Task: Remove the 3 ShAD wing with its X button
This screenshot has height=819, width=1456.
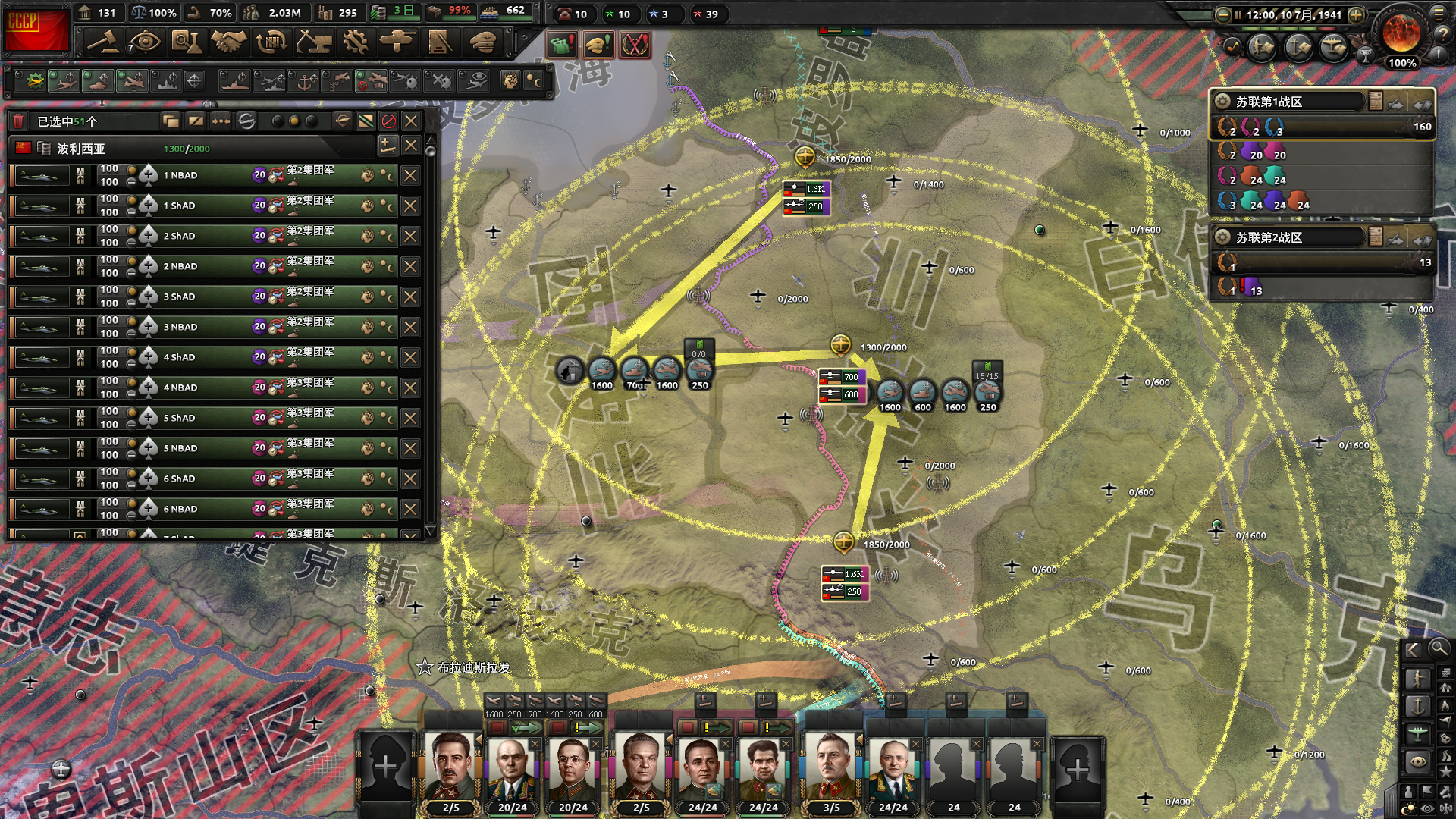Action: 410,297
